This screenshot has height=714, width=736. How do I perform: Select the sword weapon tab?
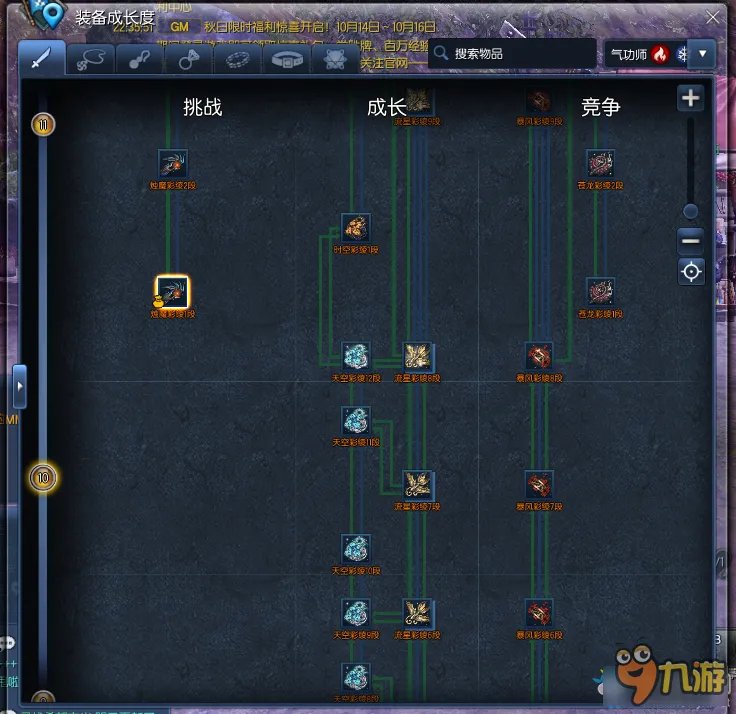click(41, 59)
